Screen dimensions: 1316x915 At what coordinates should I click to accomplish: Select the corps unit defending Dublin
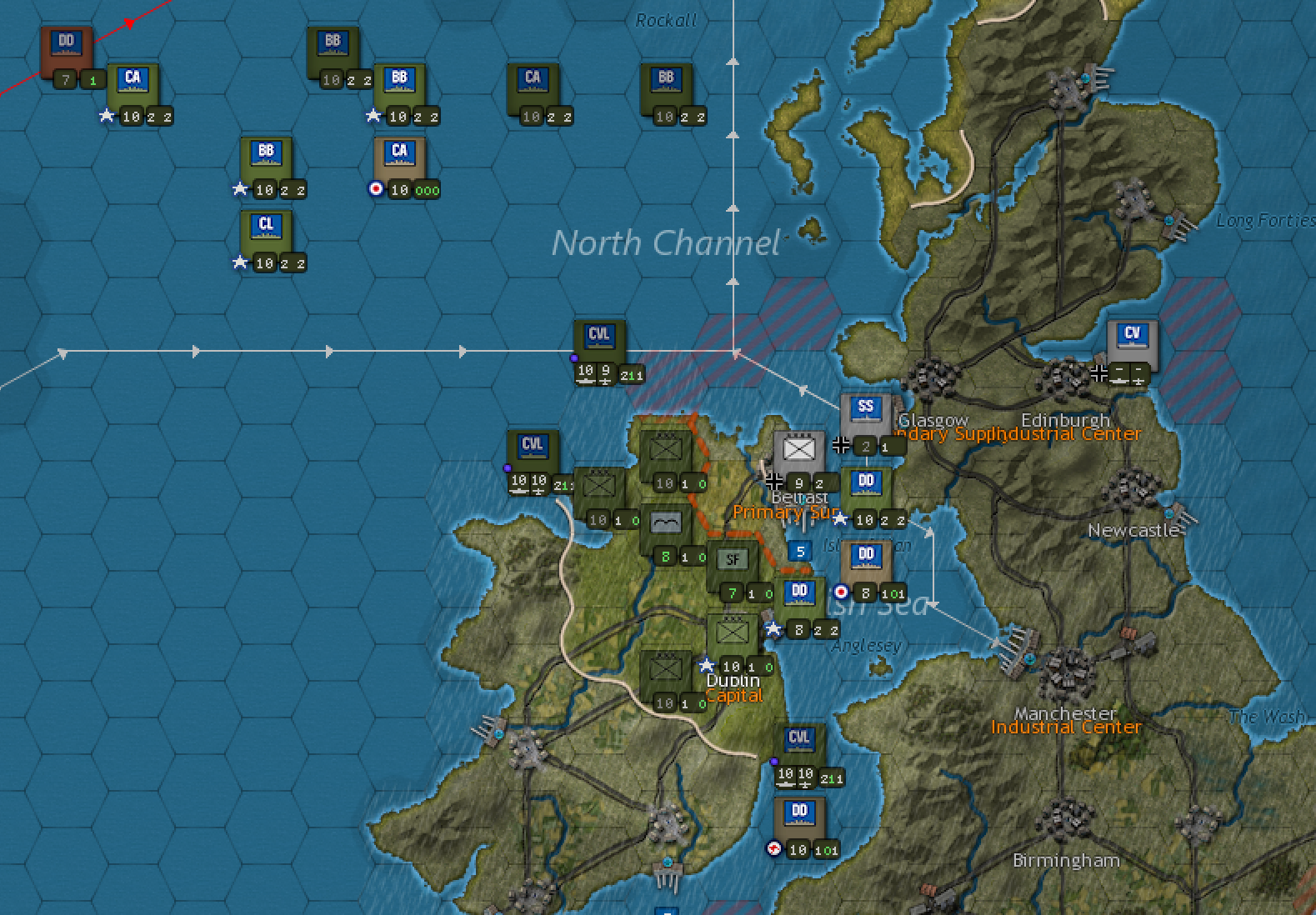coord(732,629)
